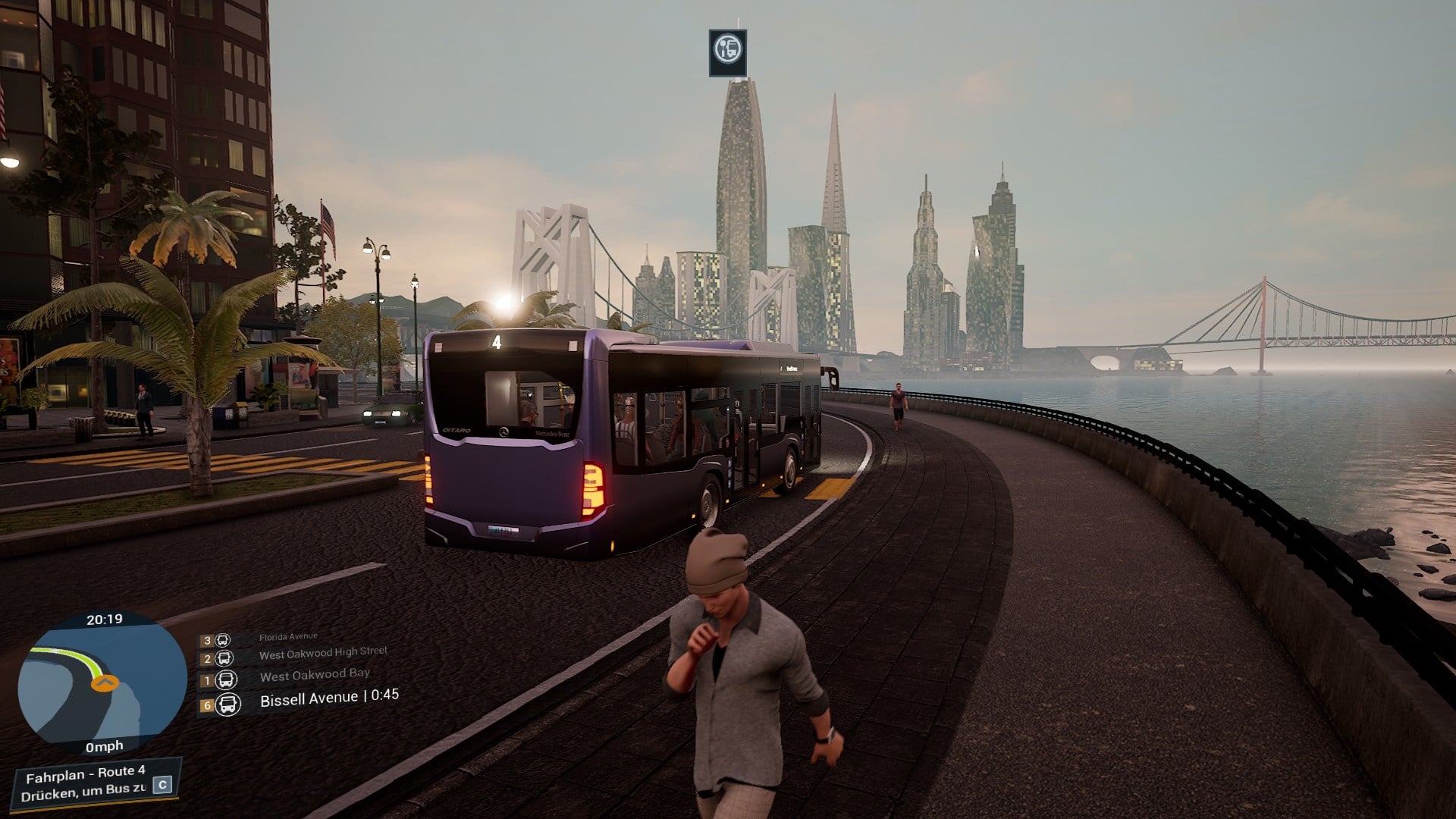Click the orange bus marker on minimap
Image resolution: width=1456 pixels, height=819 pixels.
(105, 683)
